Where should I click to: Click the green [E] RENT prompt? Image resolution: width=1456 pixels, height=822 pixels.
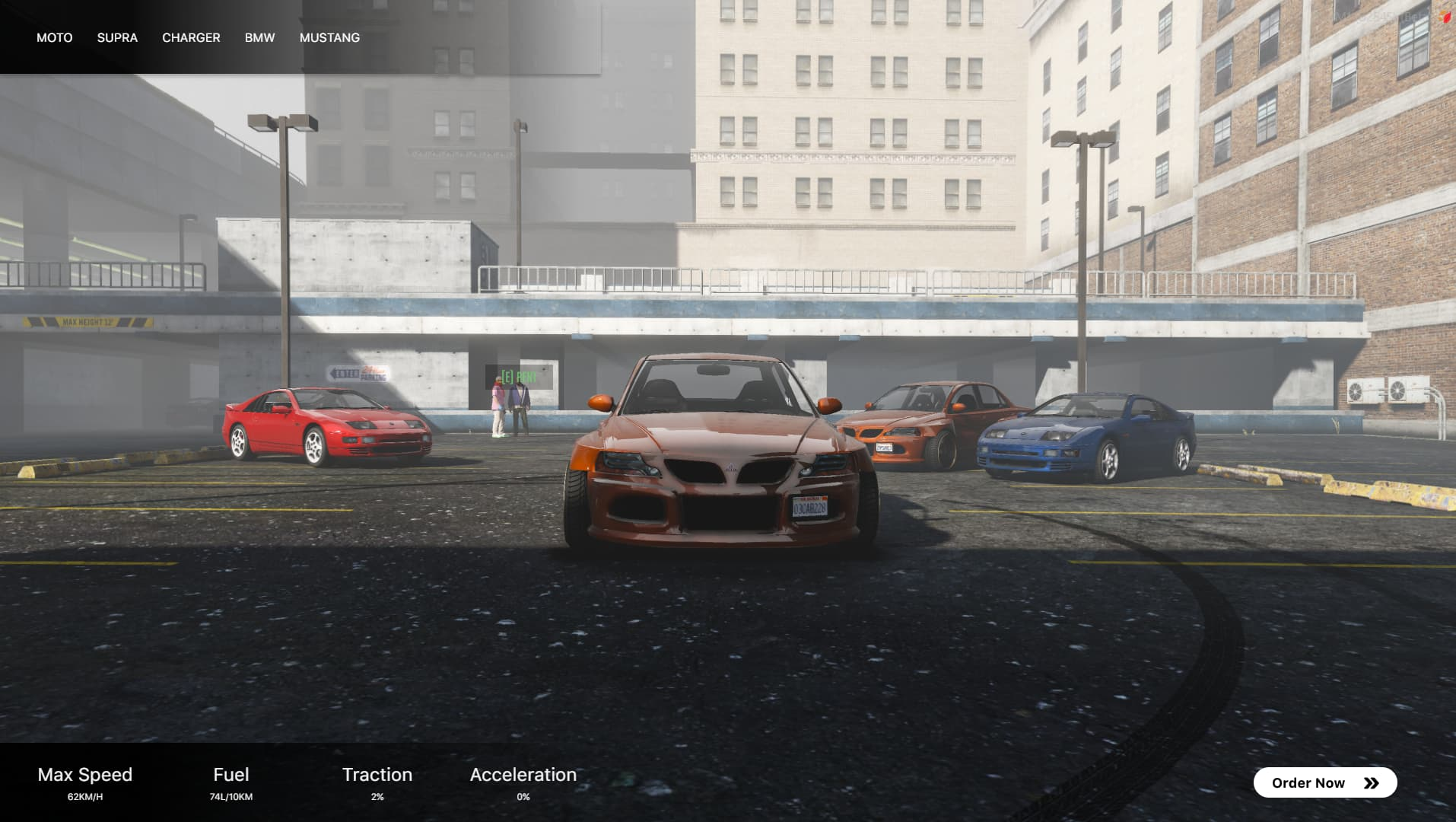click(x=518, y=376)
